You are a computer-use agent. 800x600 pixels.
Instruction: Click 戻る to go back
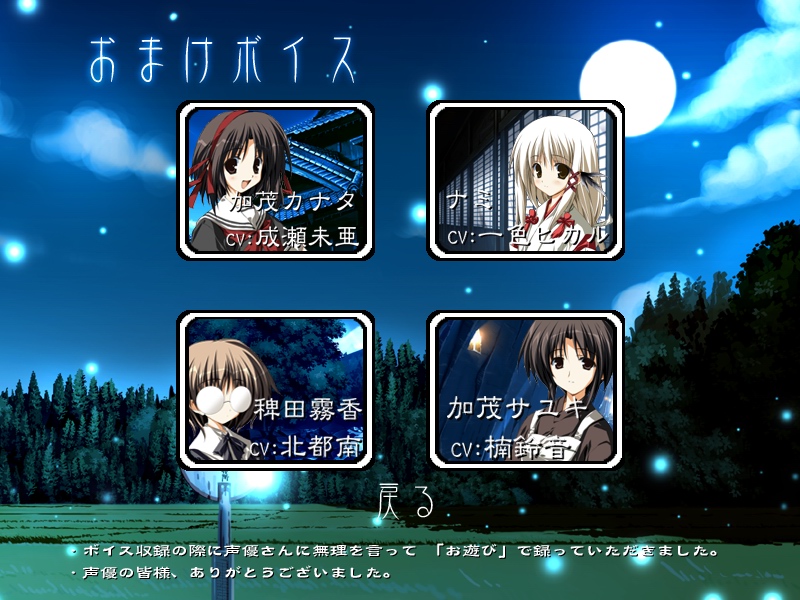(x=405, y=502)
